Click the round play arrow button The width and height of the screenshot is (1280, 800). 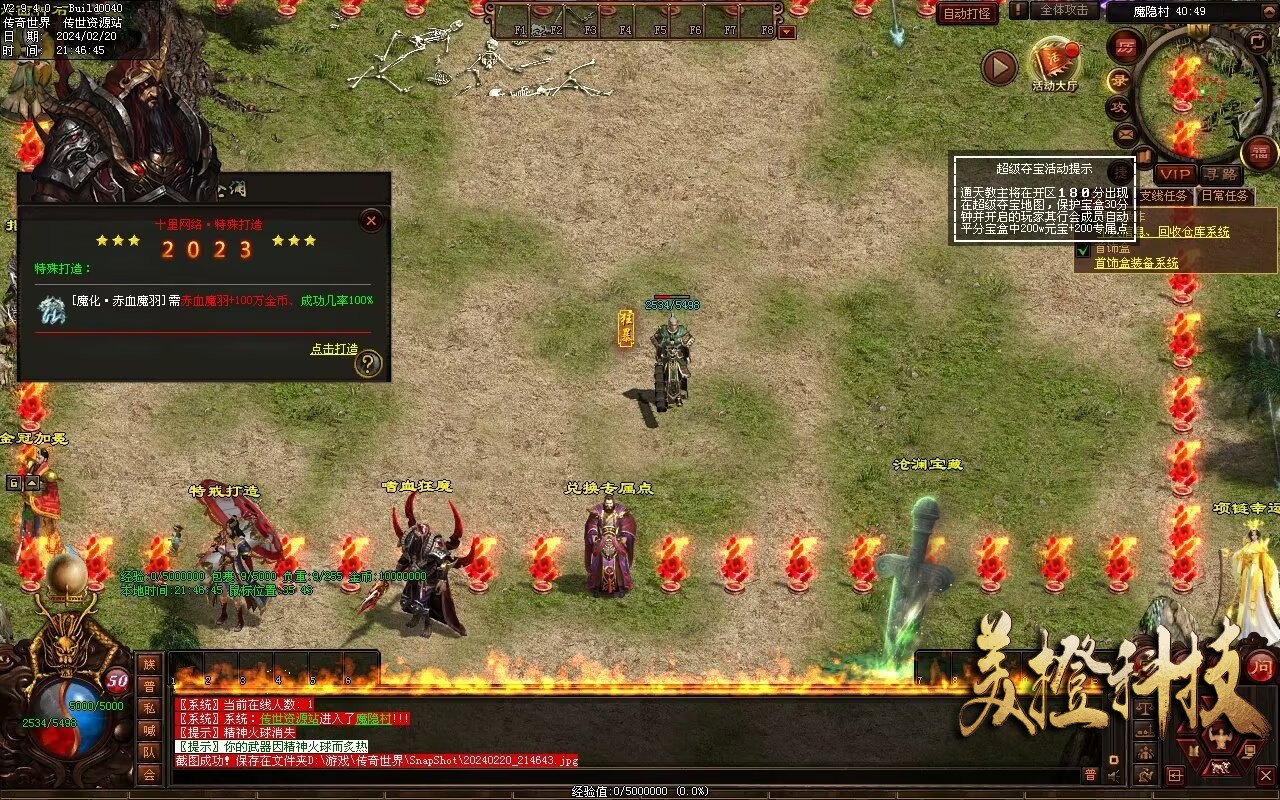tap(998, 67)
